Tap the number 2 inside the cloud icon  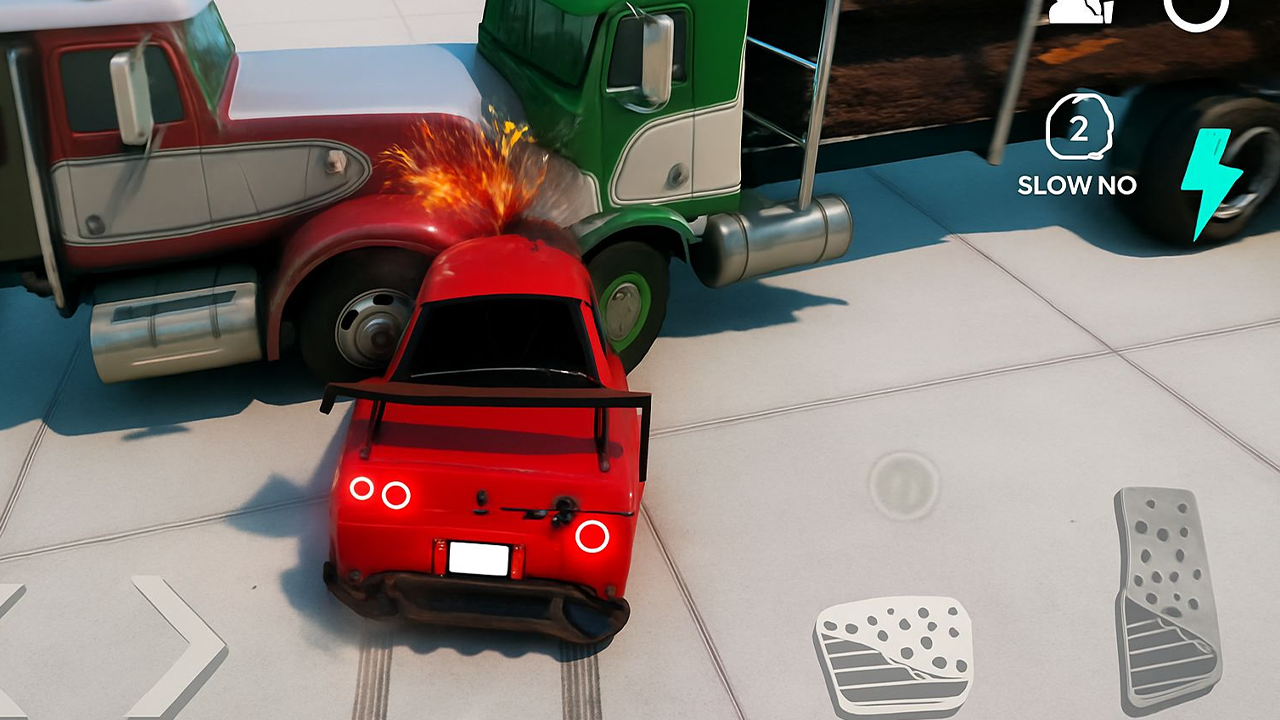click(x=1078, y=128)
